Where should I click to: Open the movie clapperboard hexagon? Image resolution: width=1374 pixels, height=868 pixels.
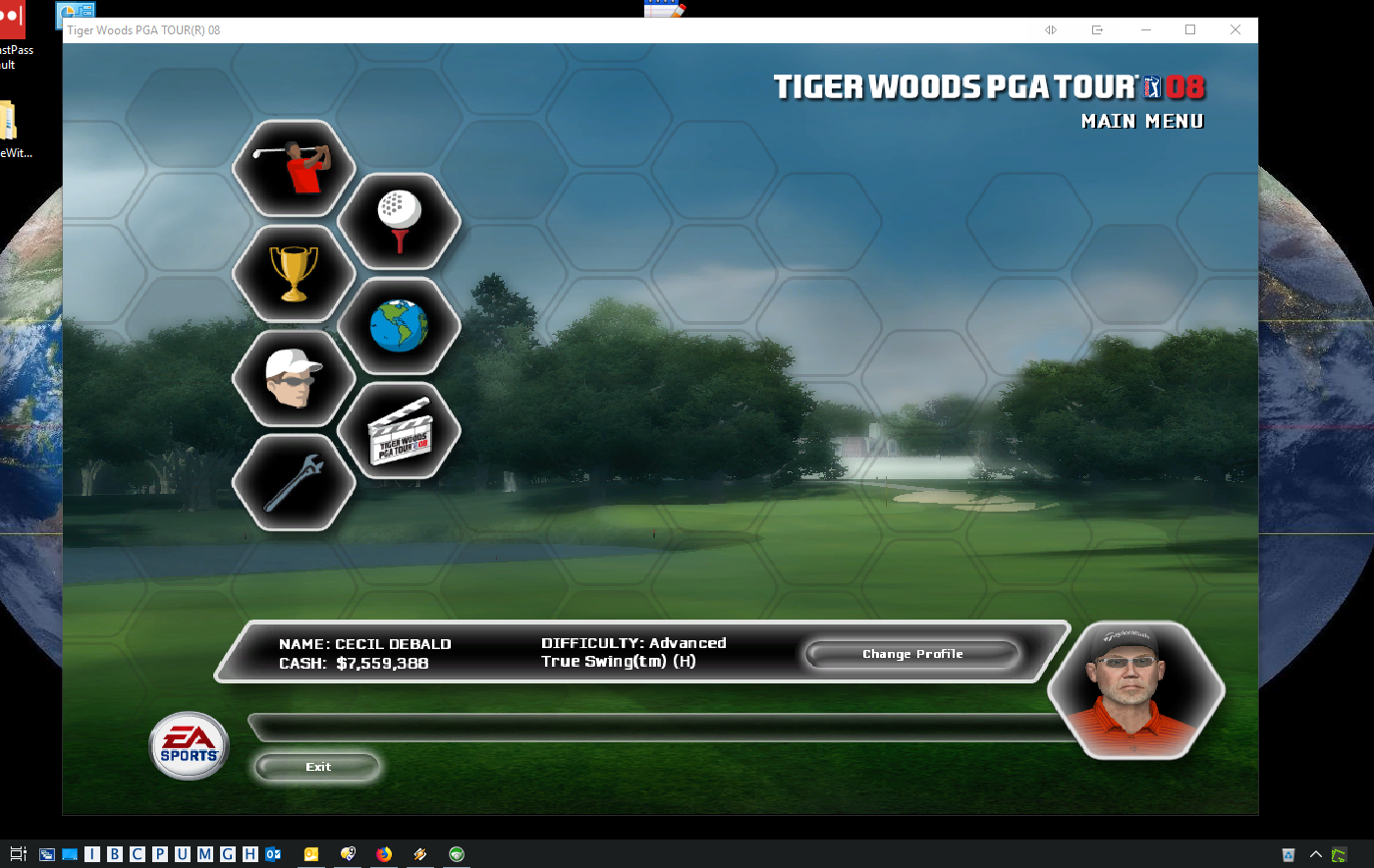pos(399,431)
